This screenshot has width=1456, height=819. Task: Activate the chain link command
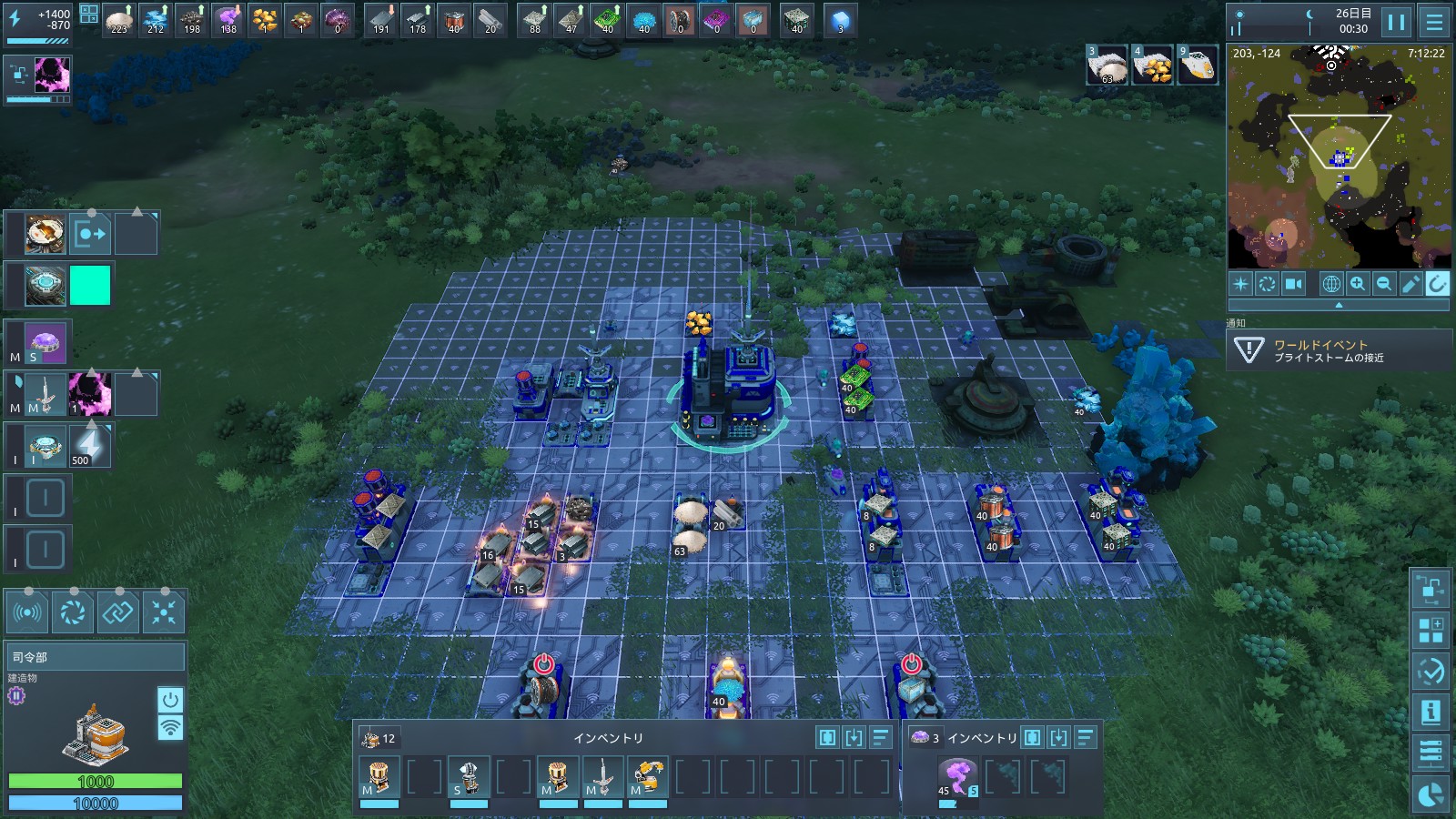[118, 612]
